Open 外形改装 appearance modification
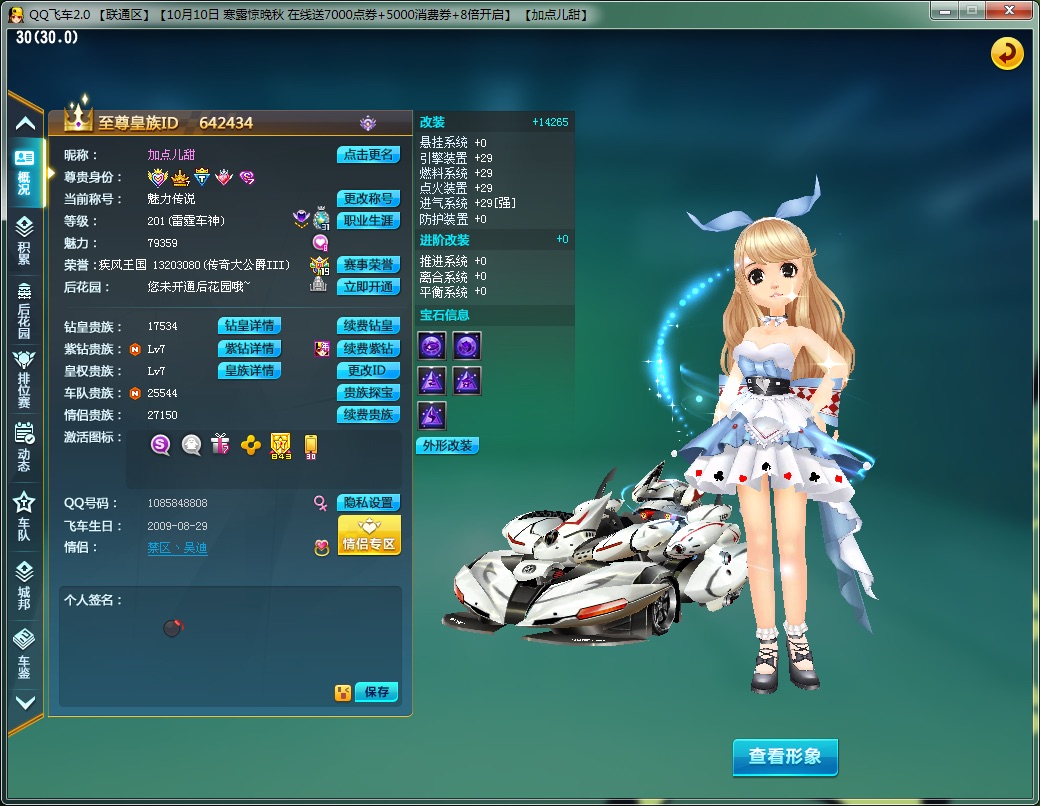 [x=447, y=446]
